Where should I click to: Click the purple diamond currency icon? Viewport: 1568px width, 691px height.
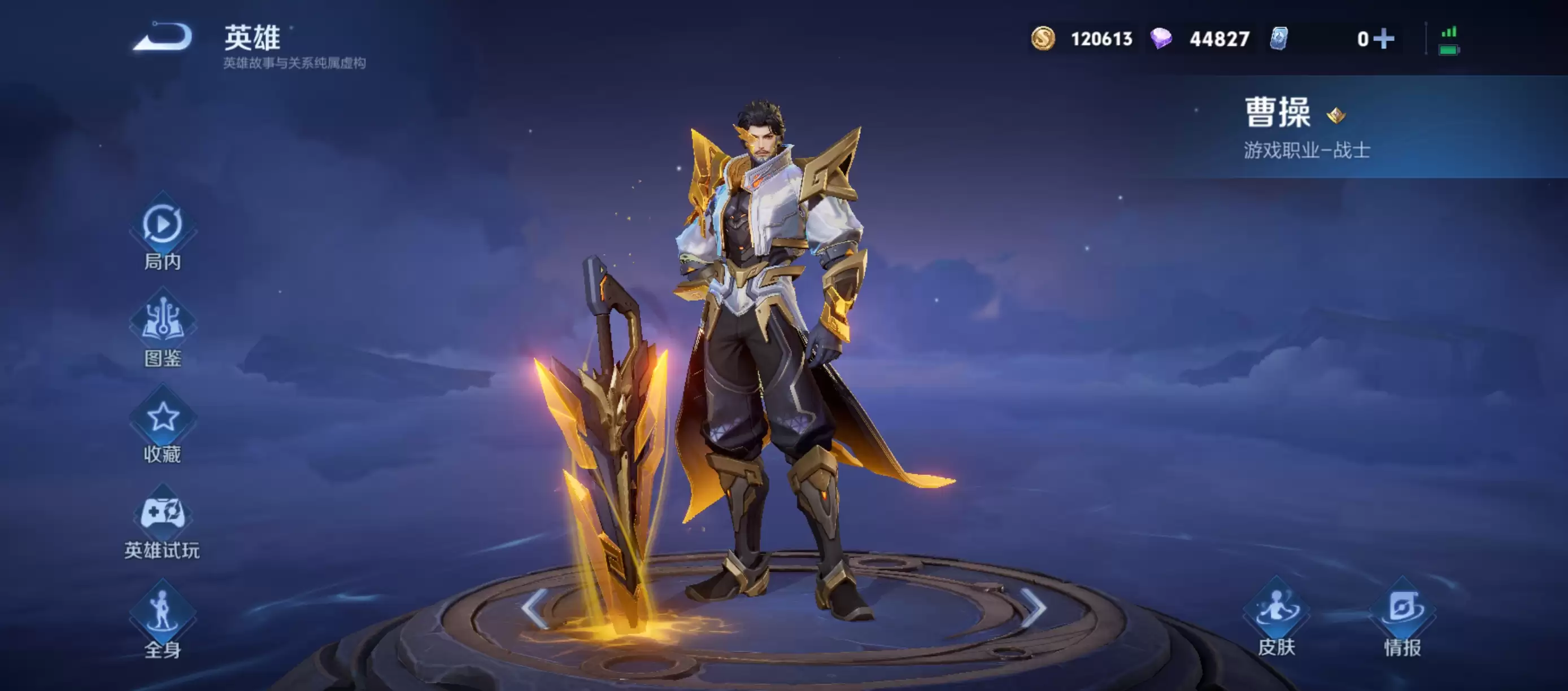(x=1161, y=39)
